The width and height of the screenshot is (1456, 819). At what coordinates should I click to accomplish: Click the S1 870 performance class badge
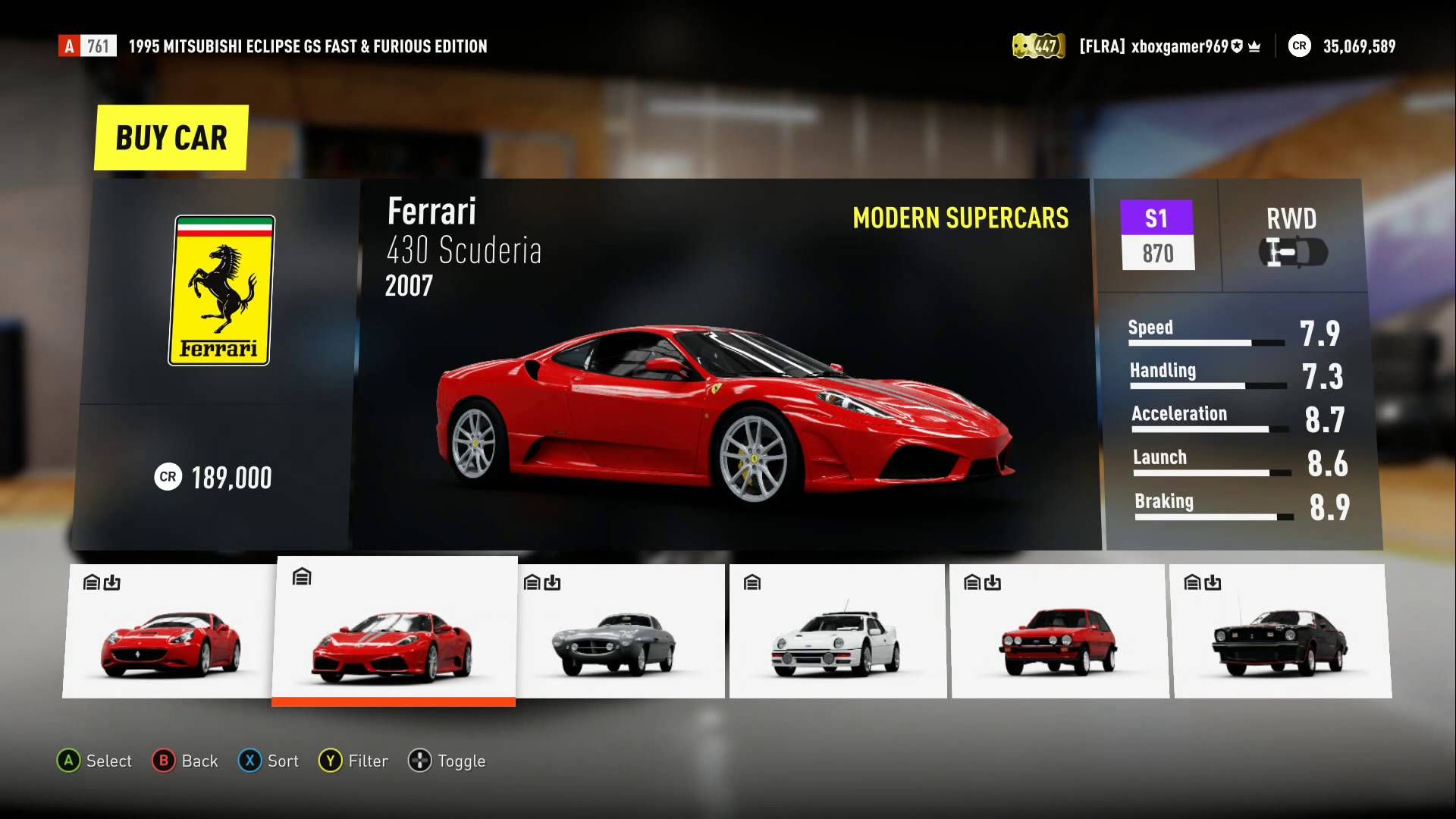coord(1158,236)
